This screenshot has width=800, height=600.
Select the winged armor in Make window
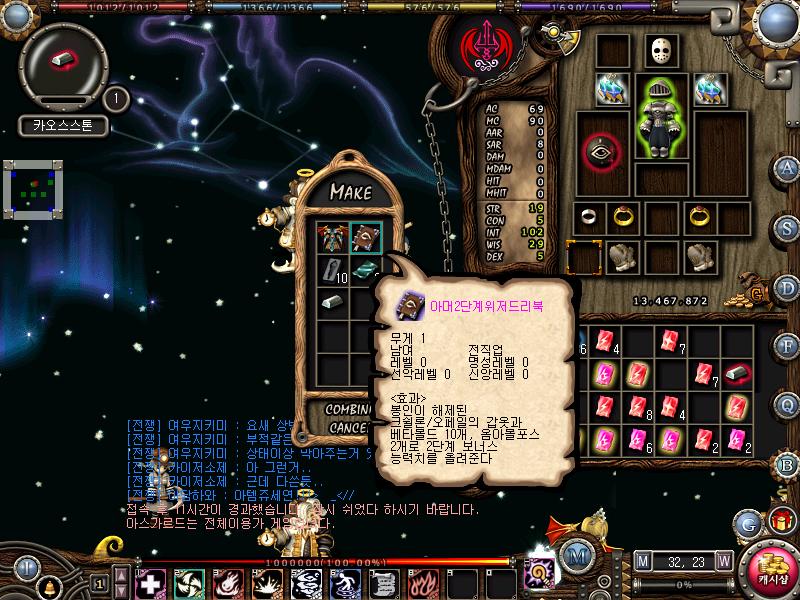pos(332,239)
